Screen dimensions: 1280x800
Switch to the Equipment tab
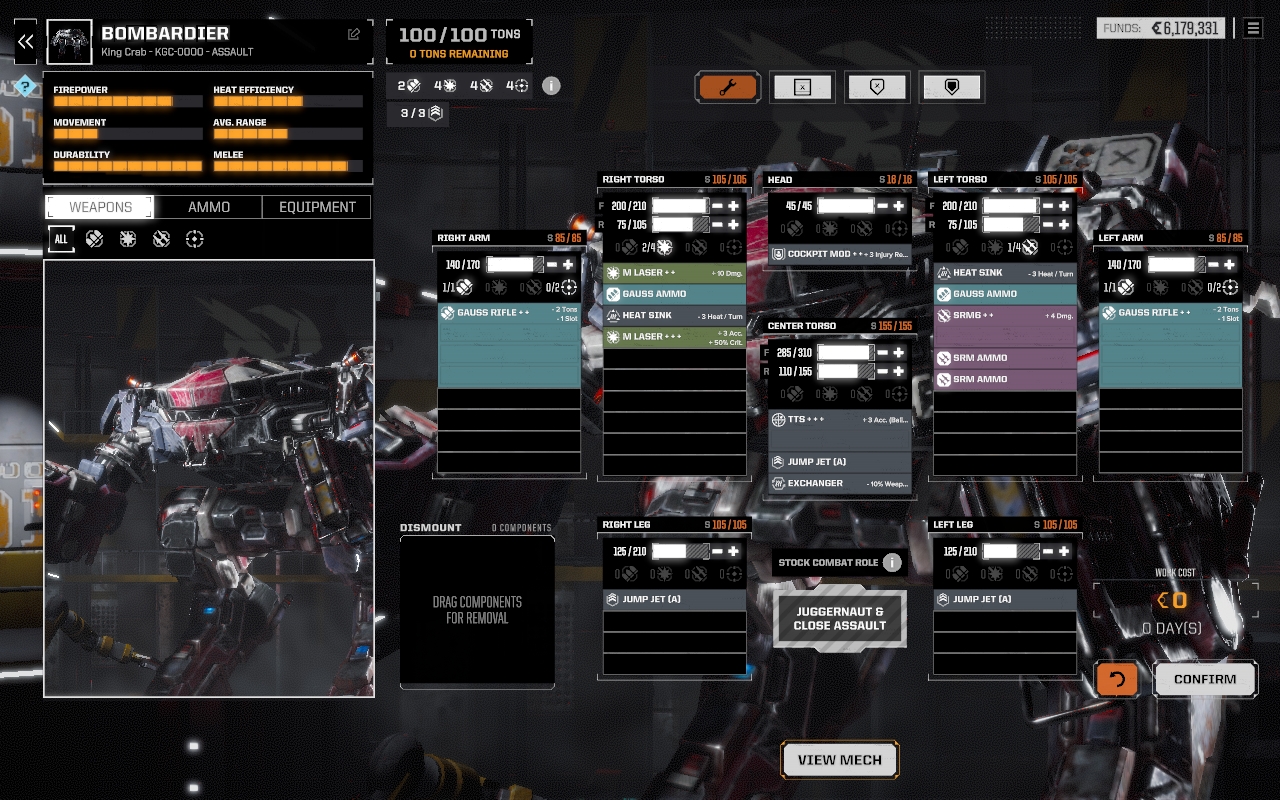click(317, 207)
